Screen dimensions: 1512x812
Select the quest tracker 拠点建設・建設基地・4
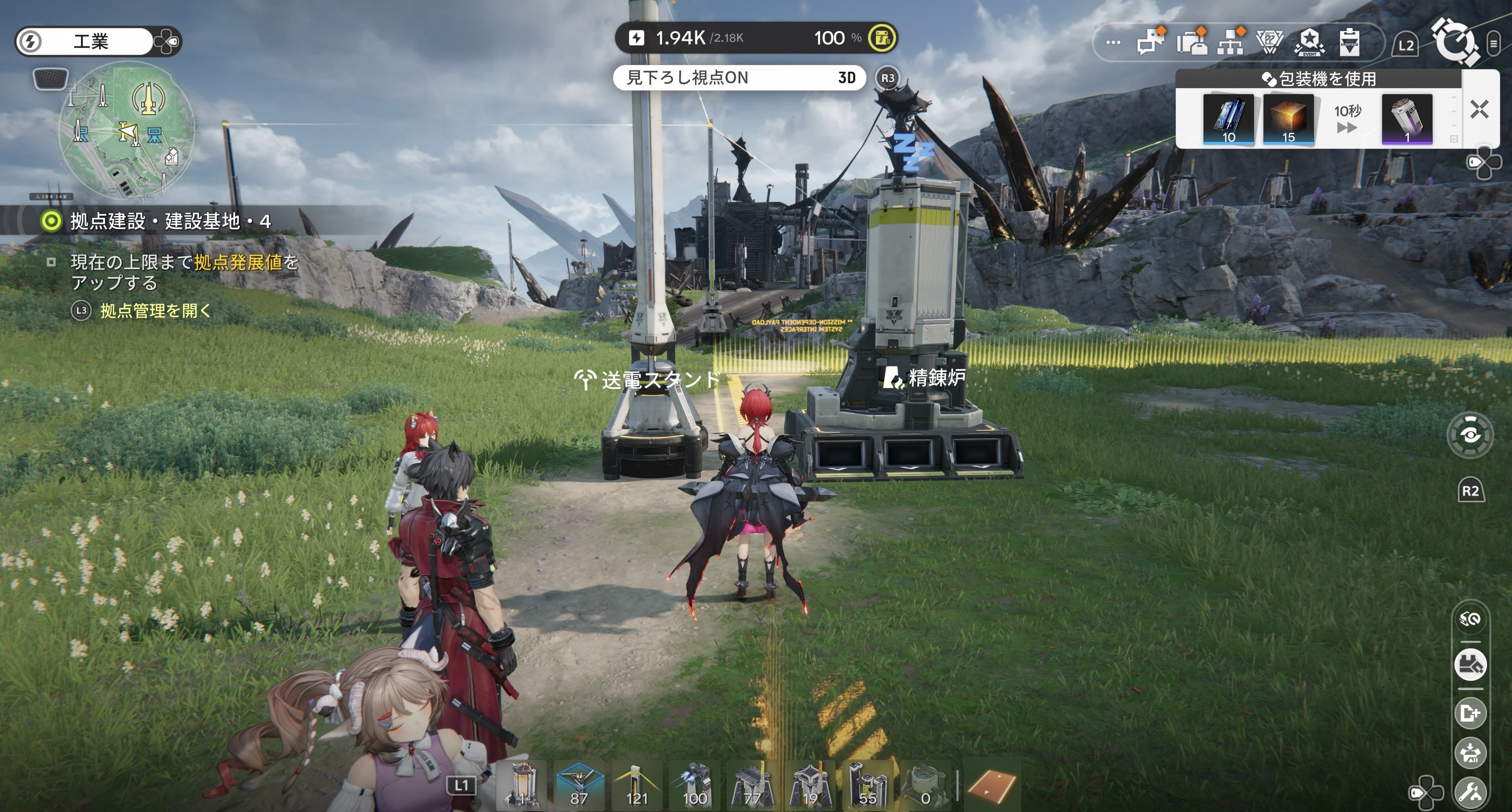coord(170,221)
